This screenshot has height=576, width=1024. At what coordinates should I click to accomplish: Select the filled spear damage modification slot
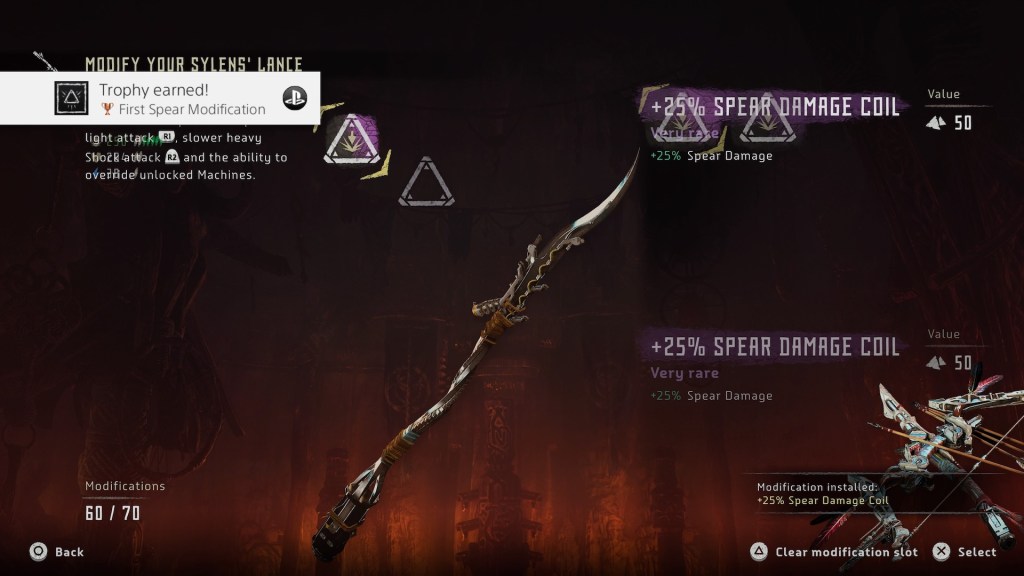351,141
